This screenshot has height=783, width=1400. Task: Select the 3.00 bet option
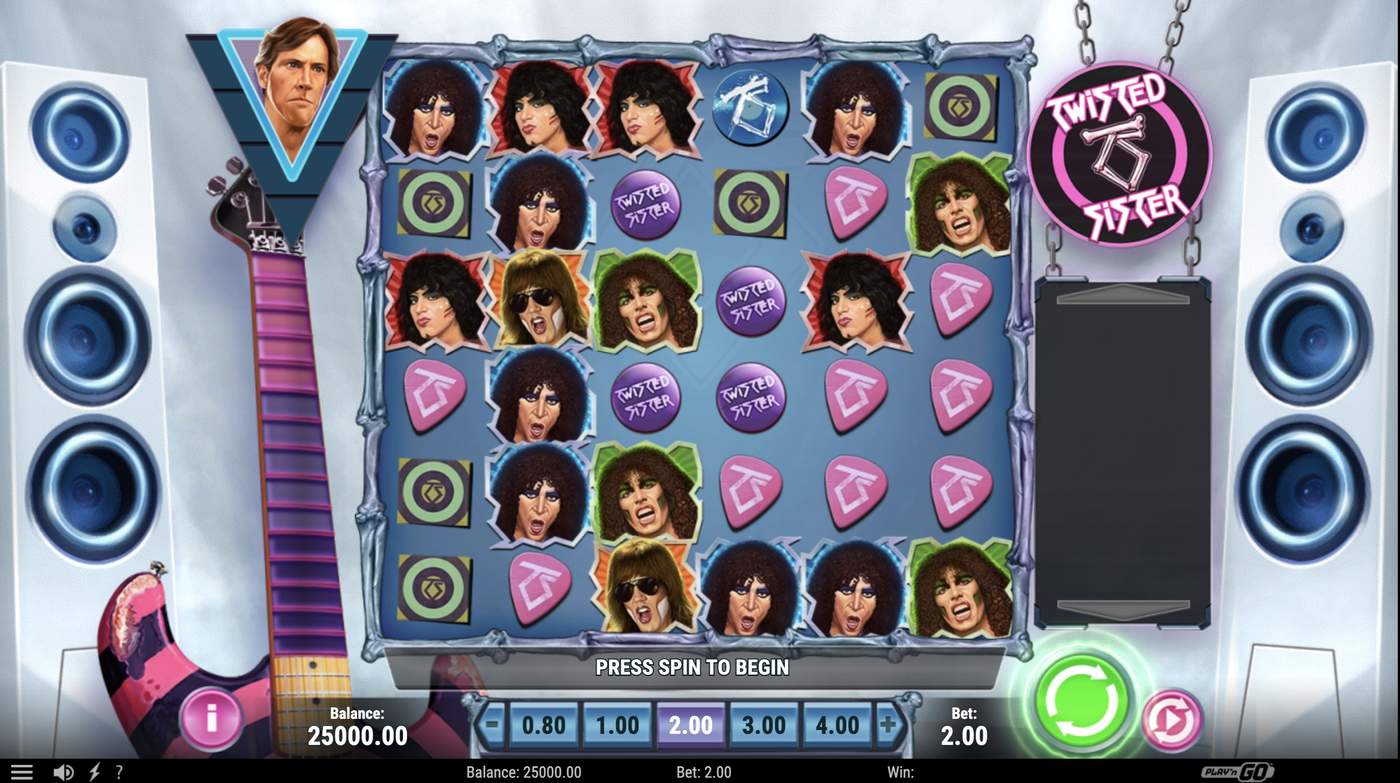coord(766,722)
